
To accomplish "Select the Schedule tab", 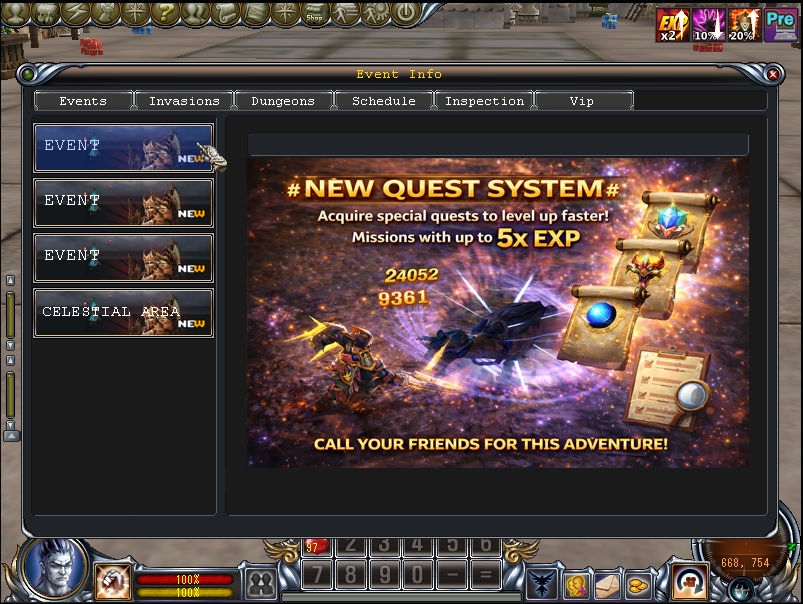I will [383, 101].
